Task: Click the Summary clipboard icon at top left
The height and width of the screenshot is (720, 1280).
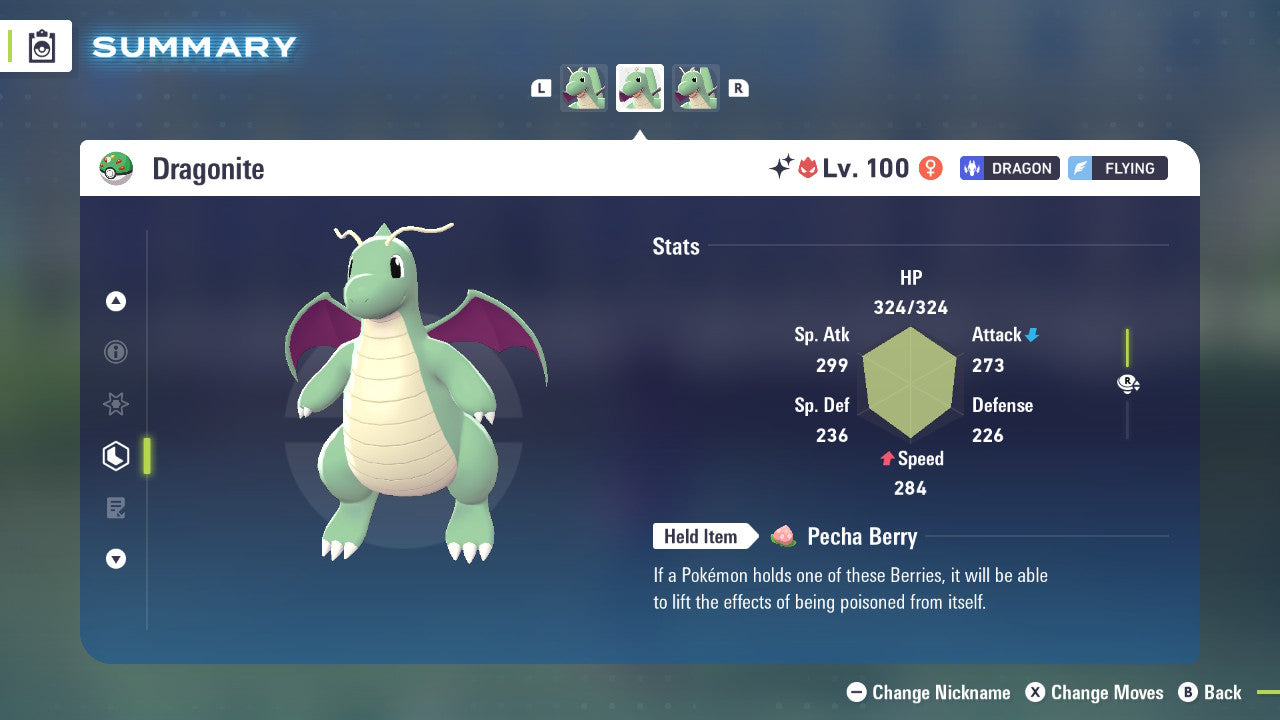Action: (x=42, y=46)
